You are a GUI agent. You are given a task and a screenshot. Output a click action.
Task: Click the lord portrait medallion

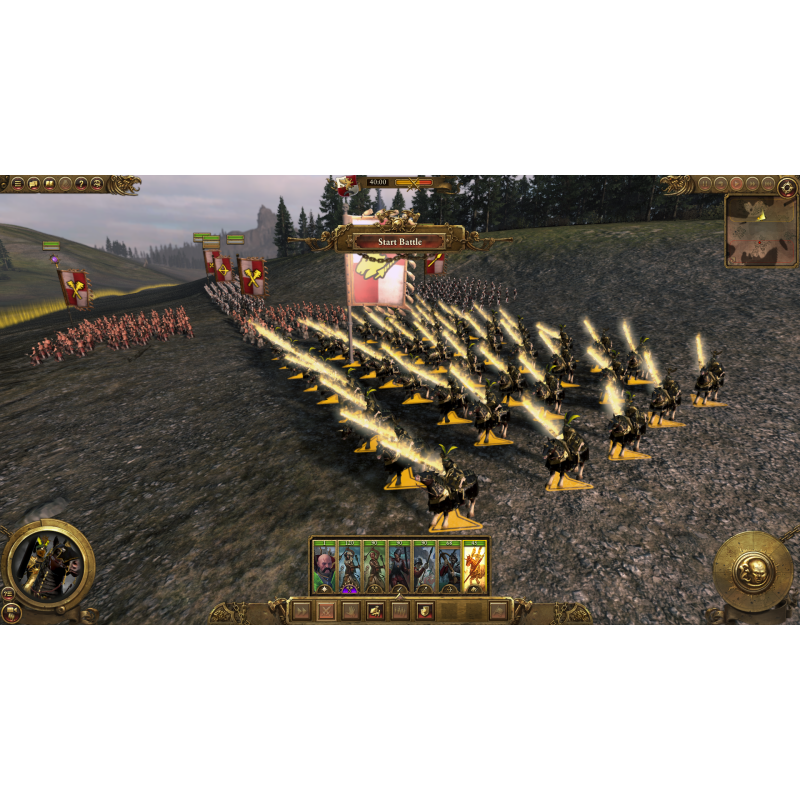pyautogui.click(x=48, y=566)
